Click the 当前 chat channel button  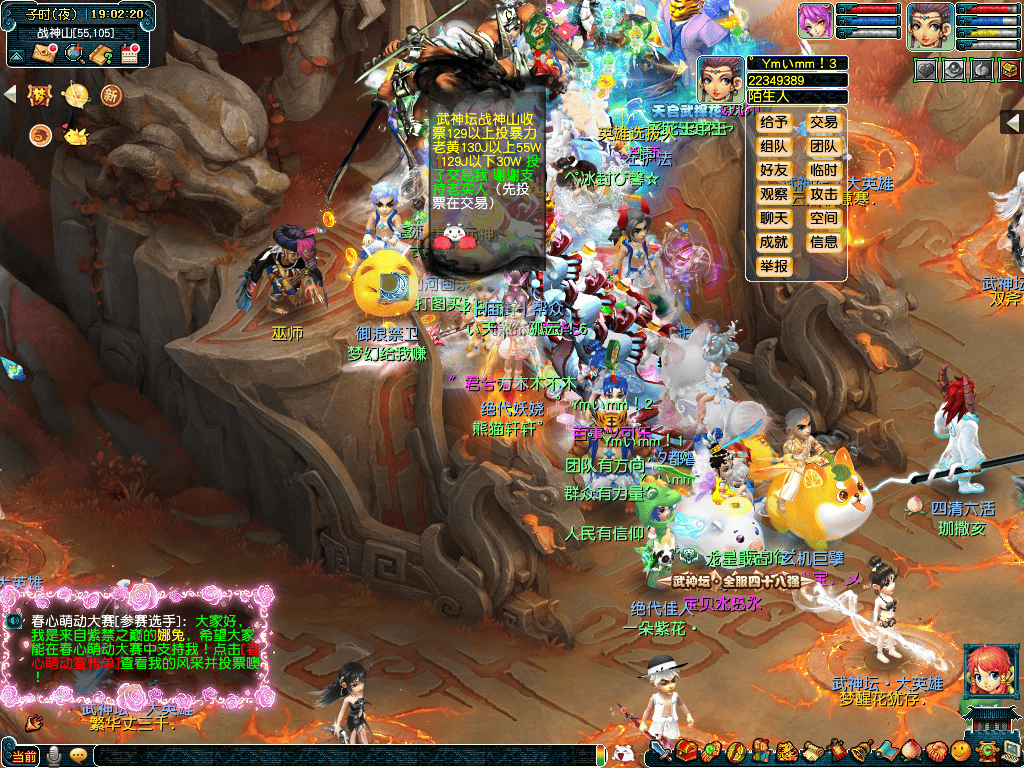[22, 756]
